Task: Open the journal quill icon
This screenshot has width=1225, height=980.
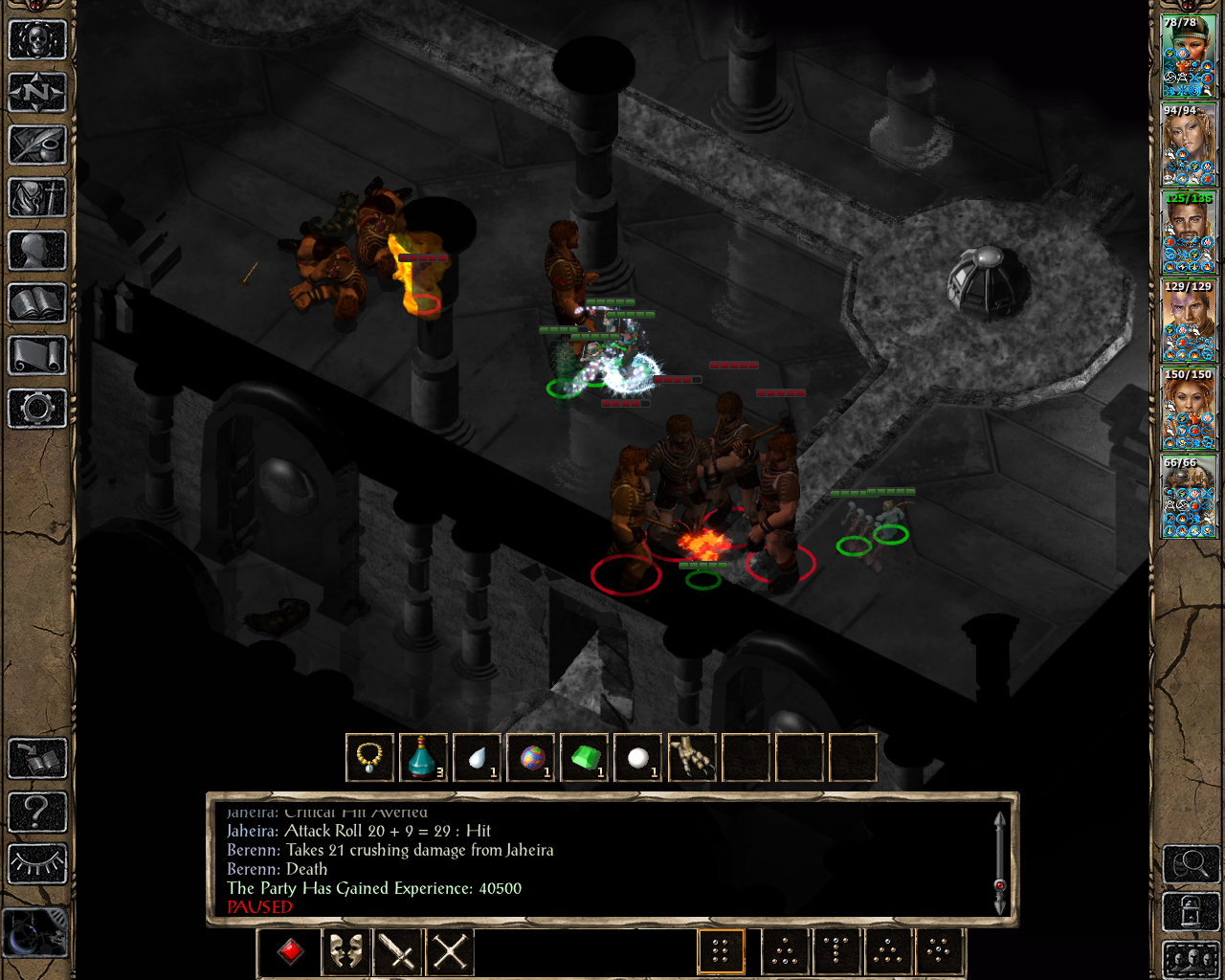Action: coord(37,145)
